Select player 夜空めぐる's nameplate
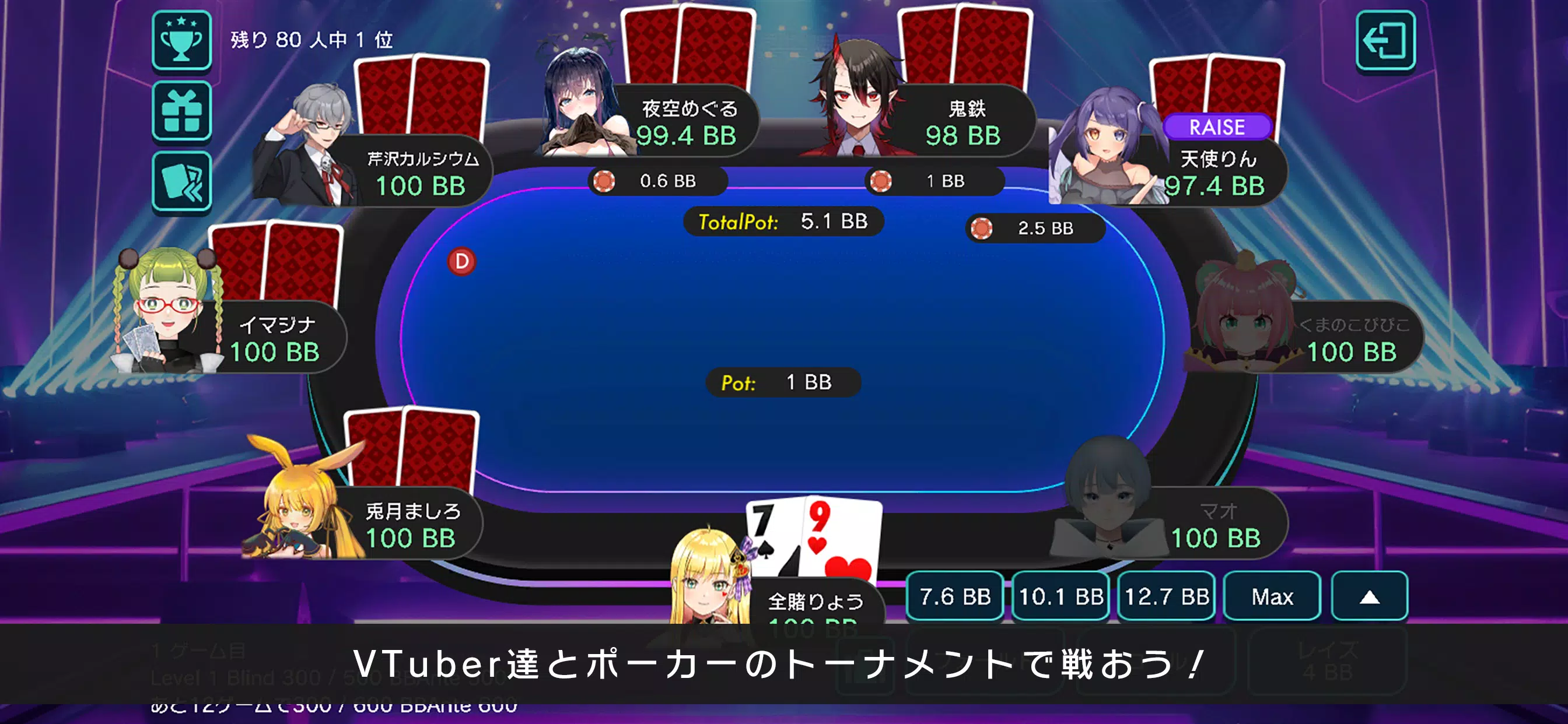This screenshot has height=724, width=1568. pyautogui.click(x=688, y=121)
